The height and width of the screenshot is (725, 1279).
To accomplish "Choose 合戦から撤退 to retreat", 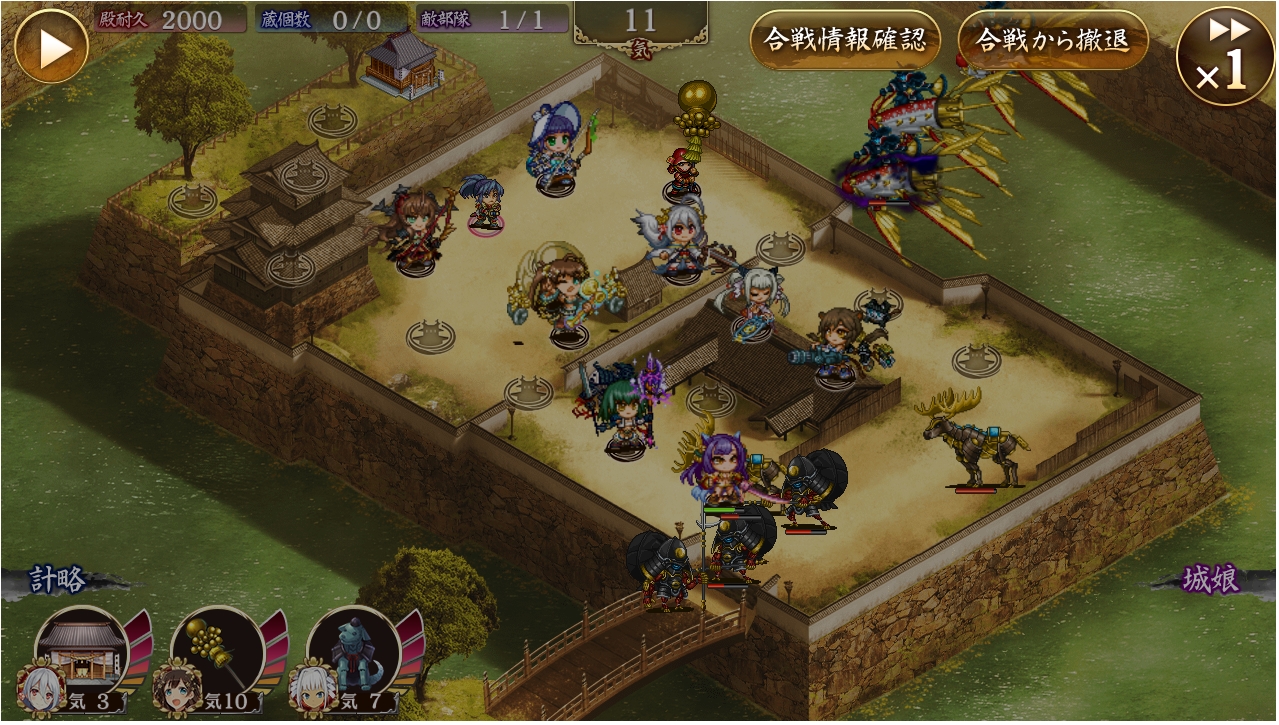I will coord(1052,40).
